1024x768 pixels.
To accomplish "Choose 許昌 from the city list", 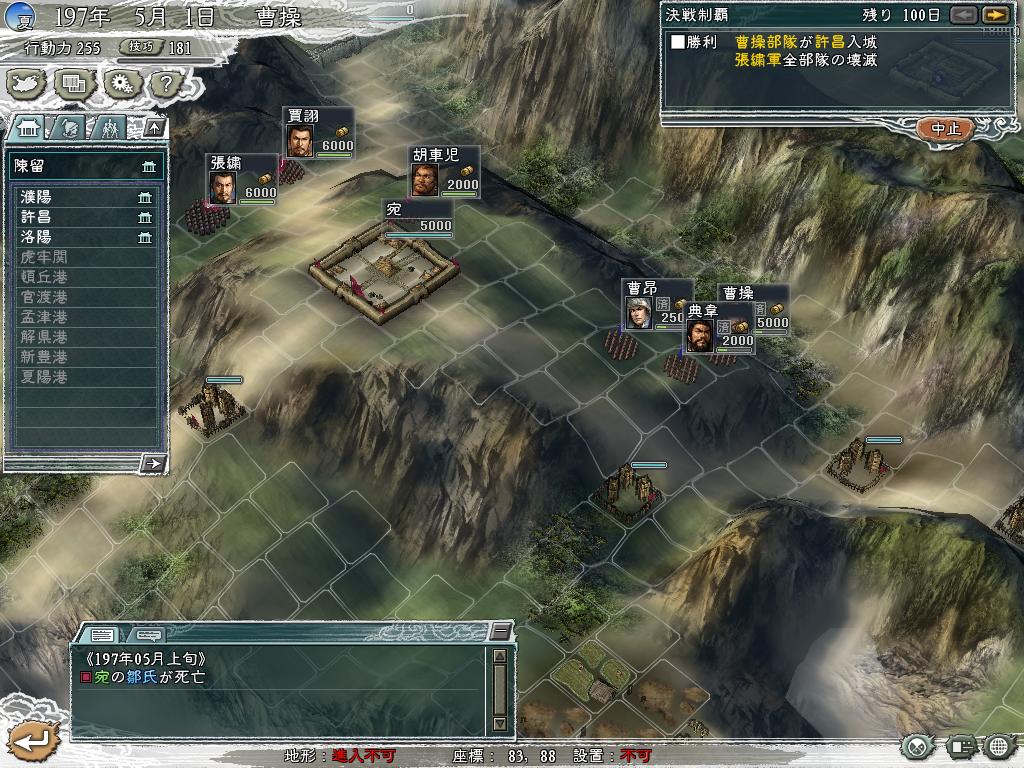I will (86, 217).
